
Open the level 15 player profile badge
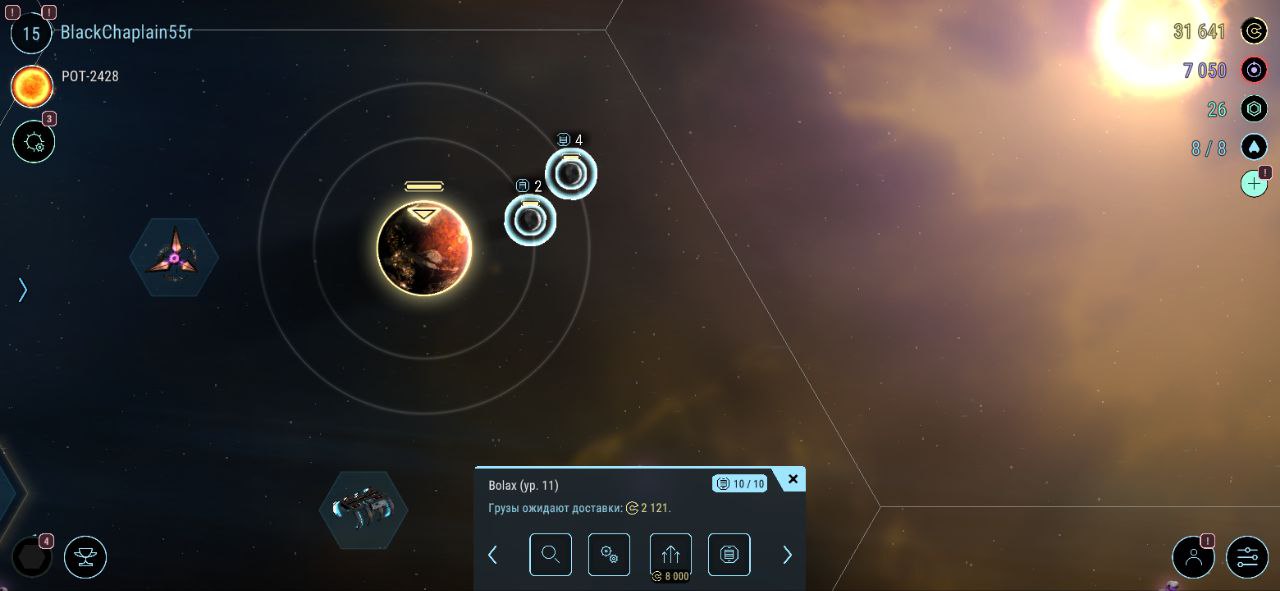pos(31,33)
